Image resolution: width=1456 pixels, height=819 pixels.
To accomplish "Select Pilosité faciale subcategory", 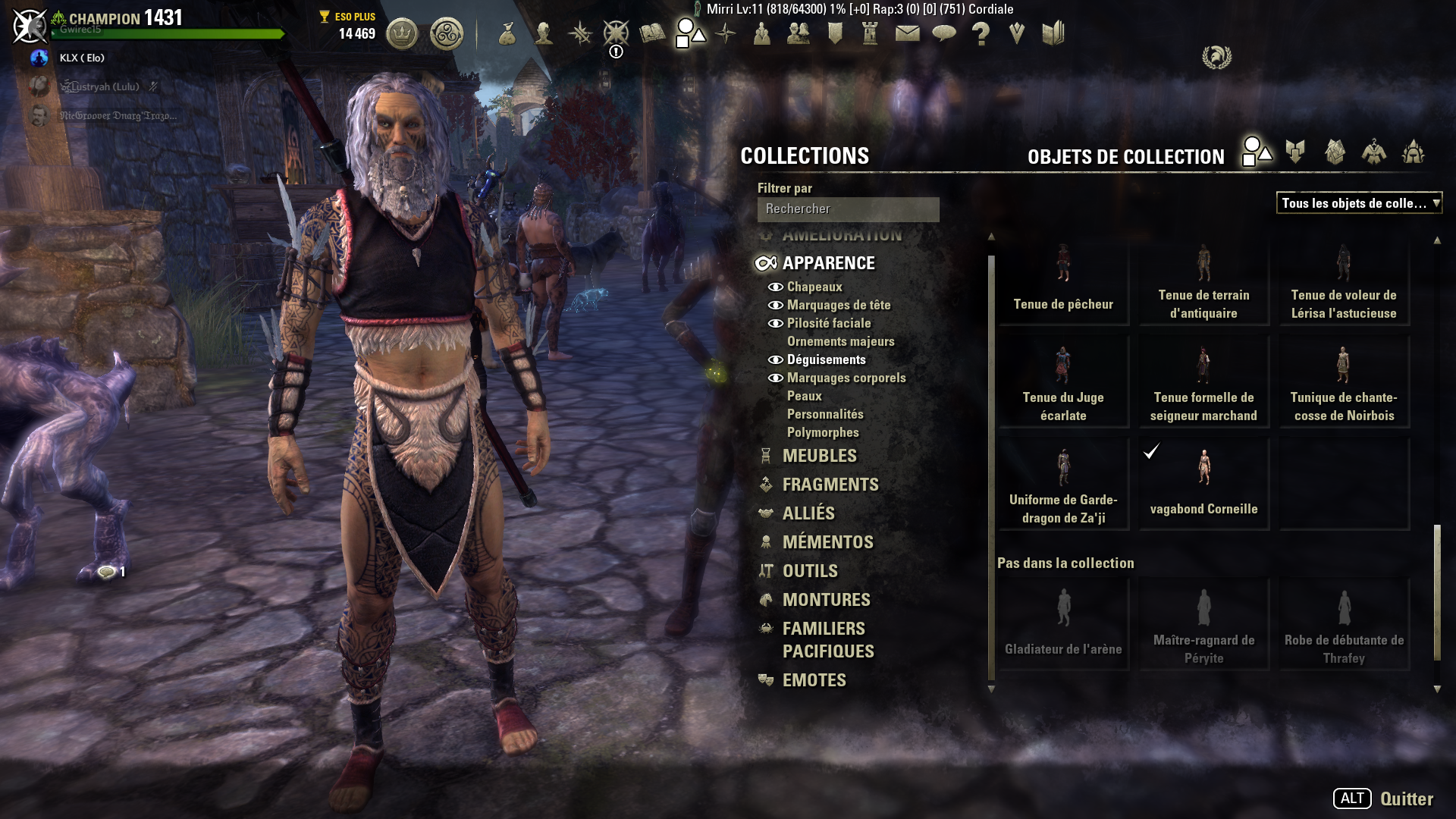I will coord(828,323).
